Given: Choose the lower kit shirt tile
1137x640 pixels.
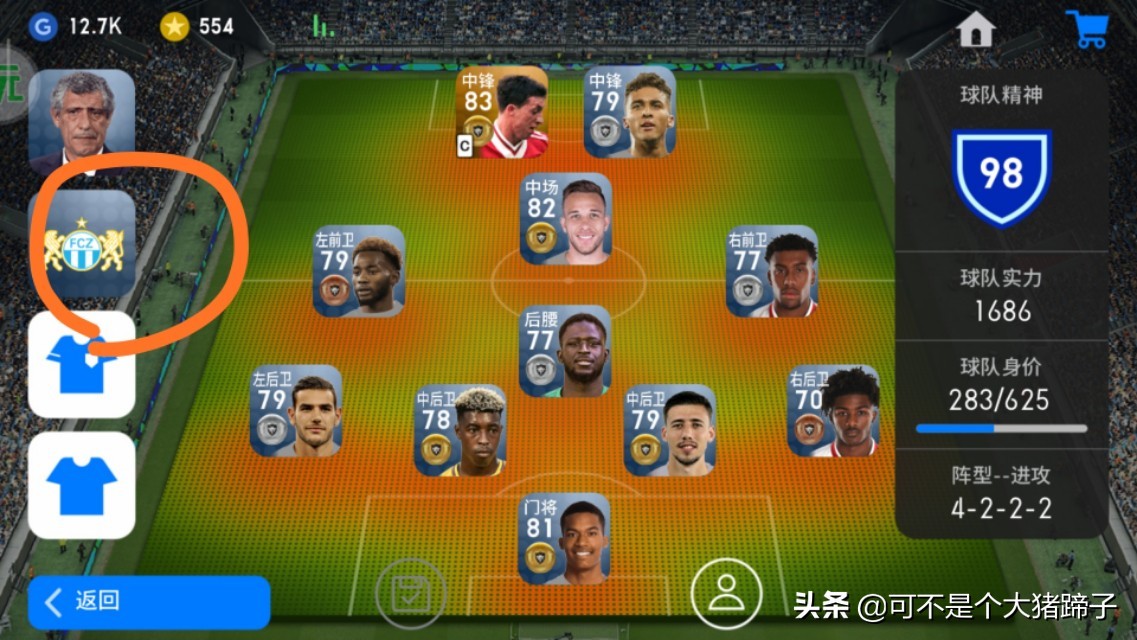Looking at the screenshot, I should tap(81, 485).
